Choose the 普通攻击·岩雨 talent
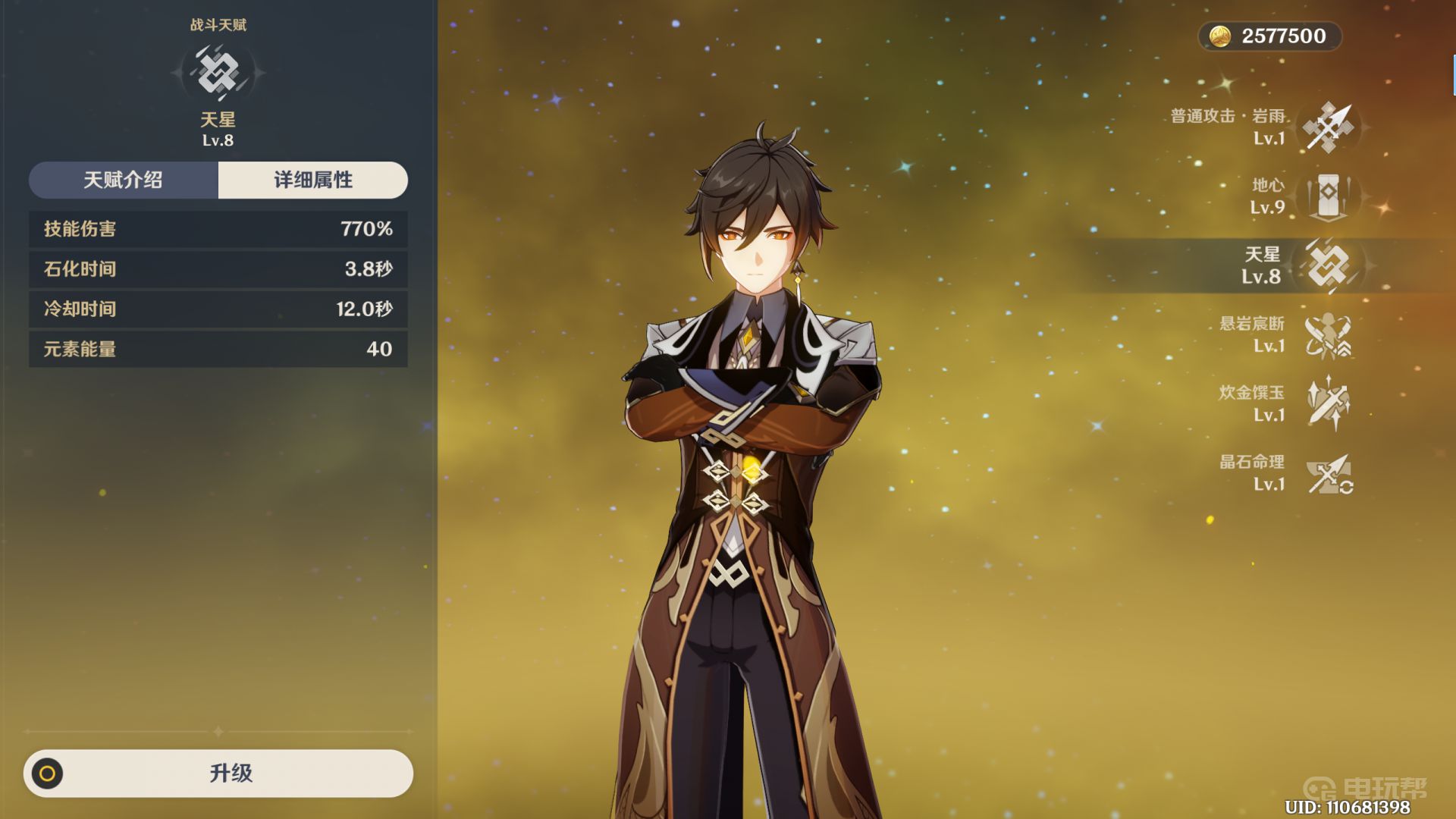This screenshot has height=819, width=1456. coord(1328,127)
